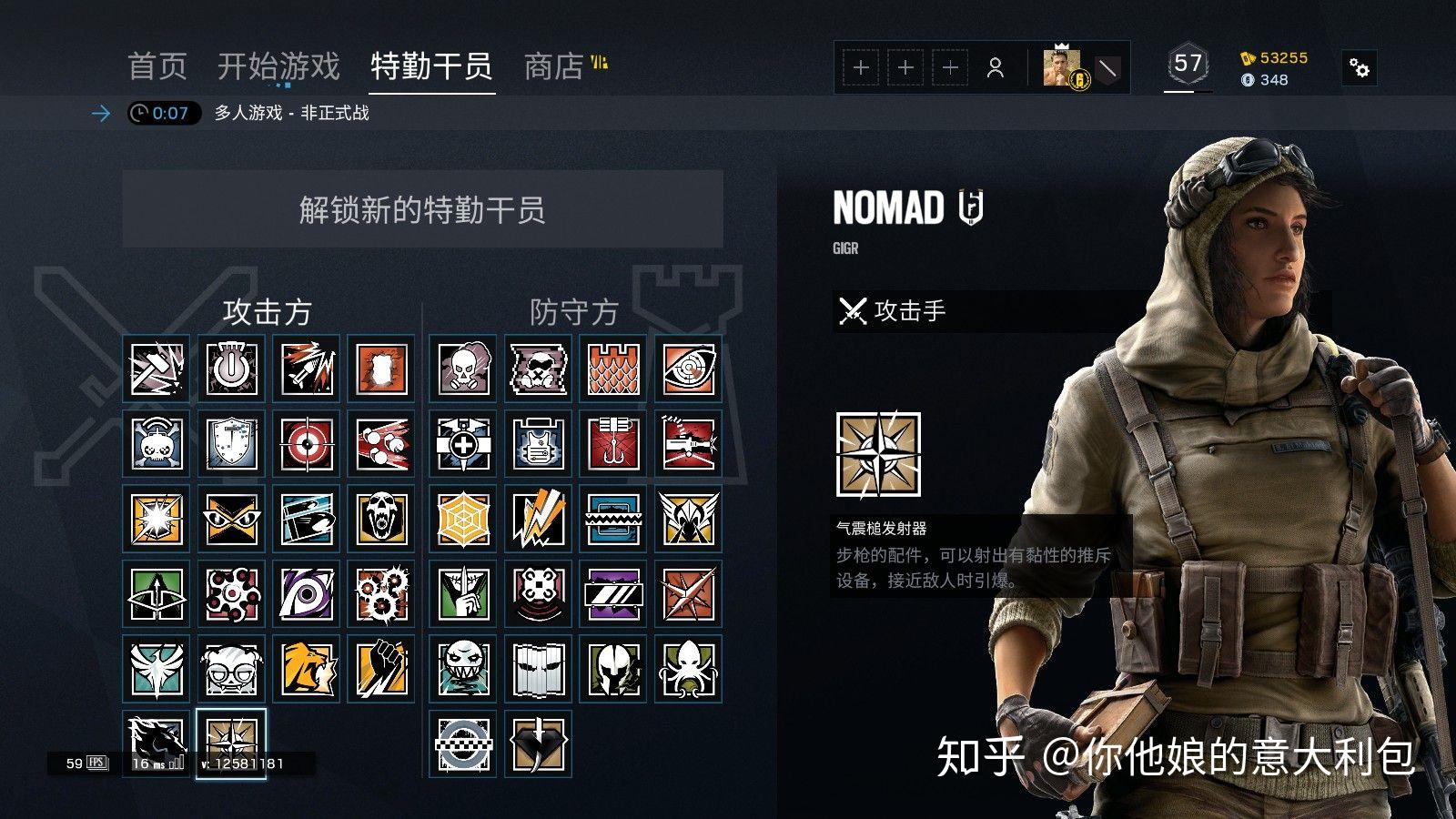The height and width of the screenshot is (819, 1456).
Task: Select the Doc medical cross operator
Action: (464, 444)
